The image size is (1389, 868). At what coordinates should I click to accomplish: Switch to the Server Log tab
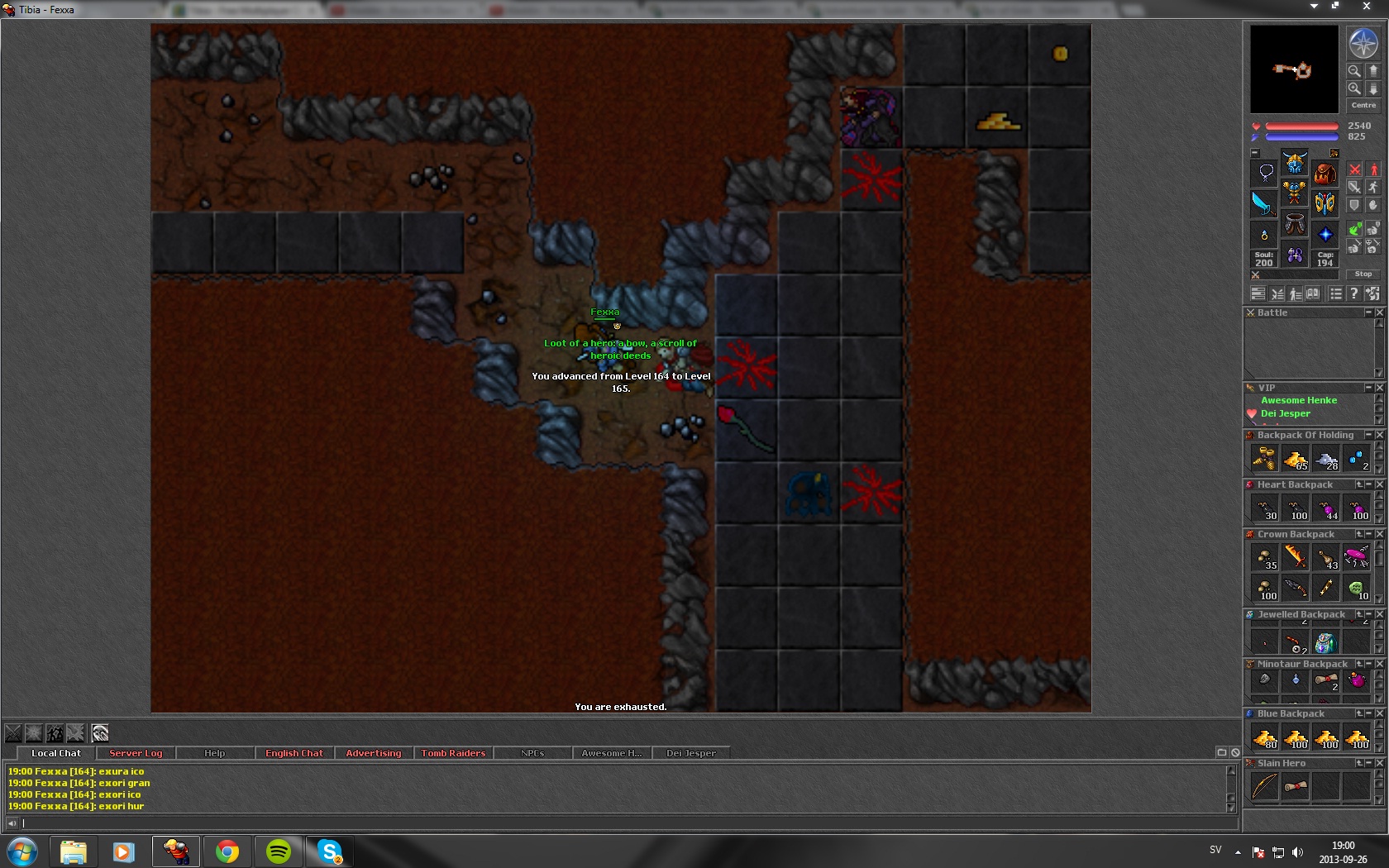(x=136, y=753)
